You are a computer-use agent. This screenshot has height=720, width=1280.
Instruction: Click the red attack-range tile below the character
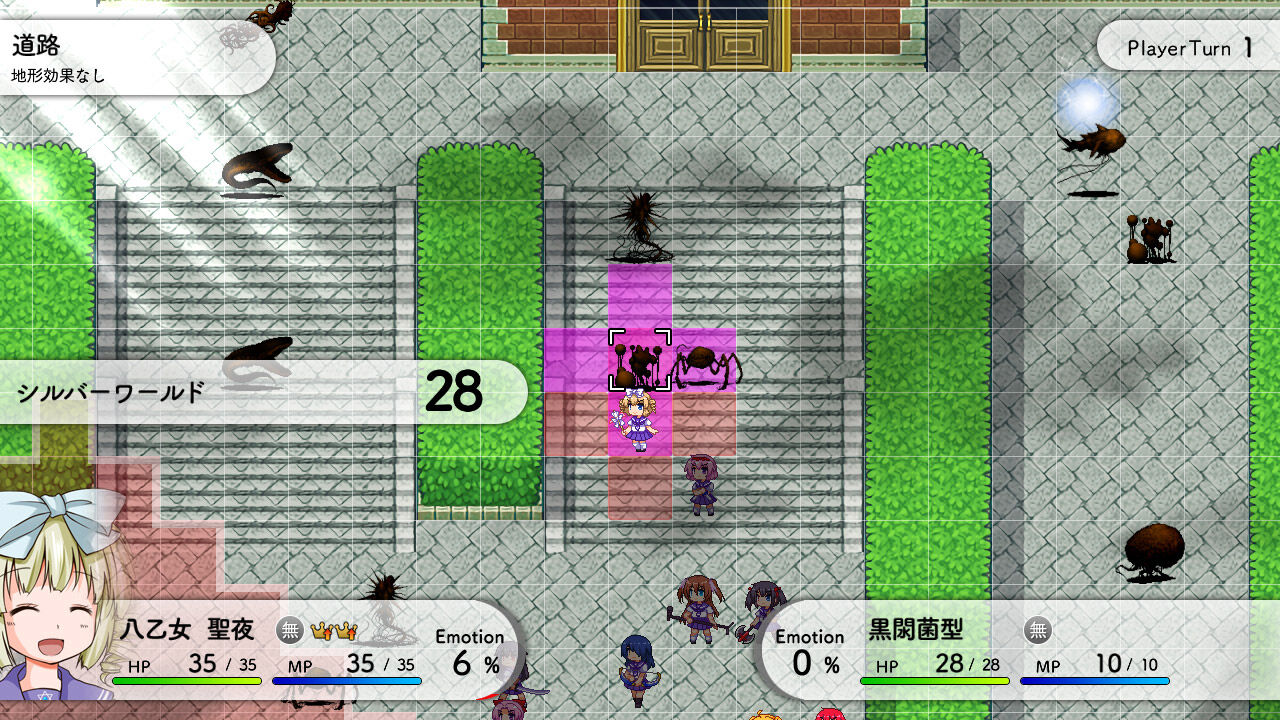point(640,490)
